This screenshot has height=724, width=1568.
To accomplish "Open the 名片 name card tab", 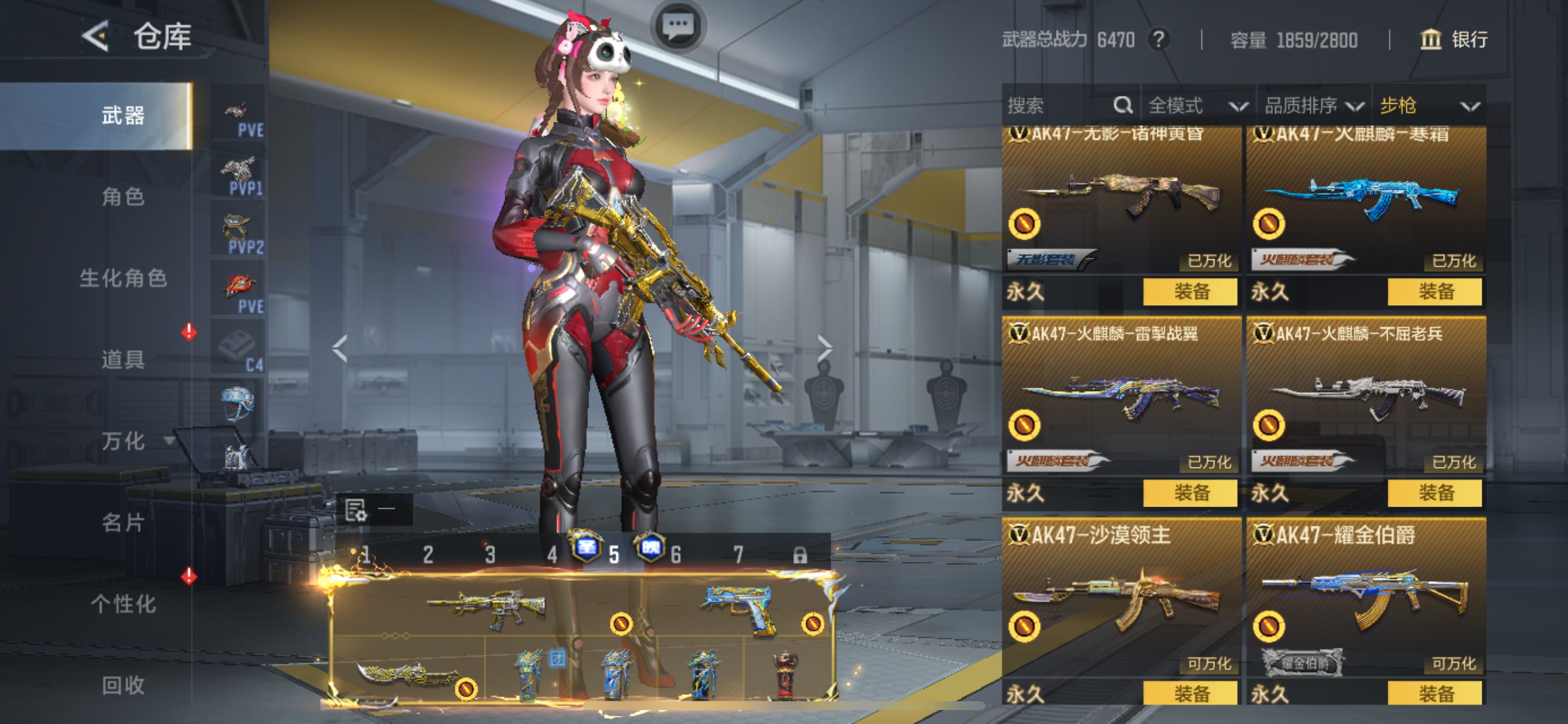I will click(123, 523).
